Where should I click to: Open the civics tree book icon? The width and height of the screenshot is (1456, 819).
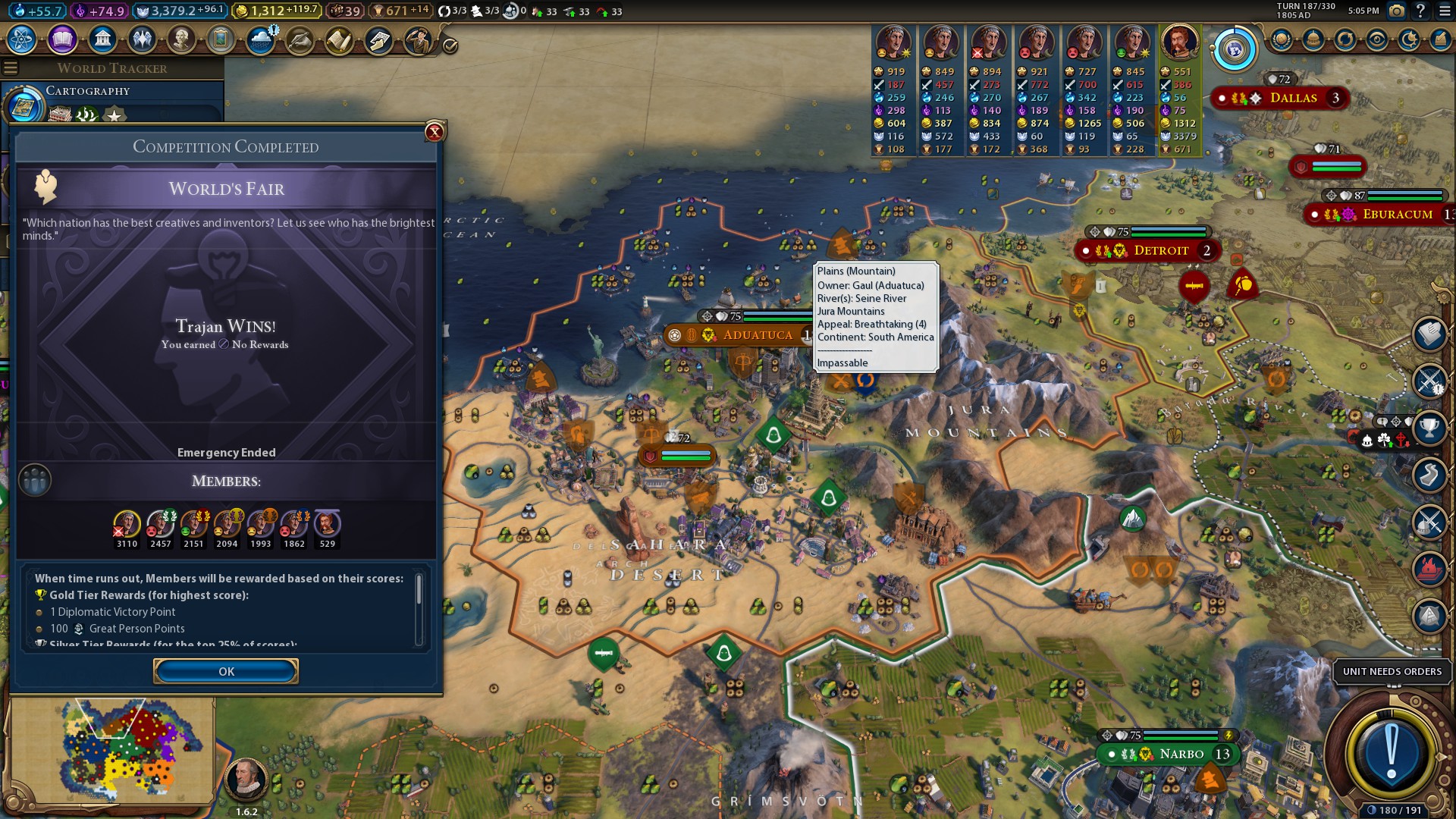click(62, 39)
